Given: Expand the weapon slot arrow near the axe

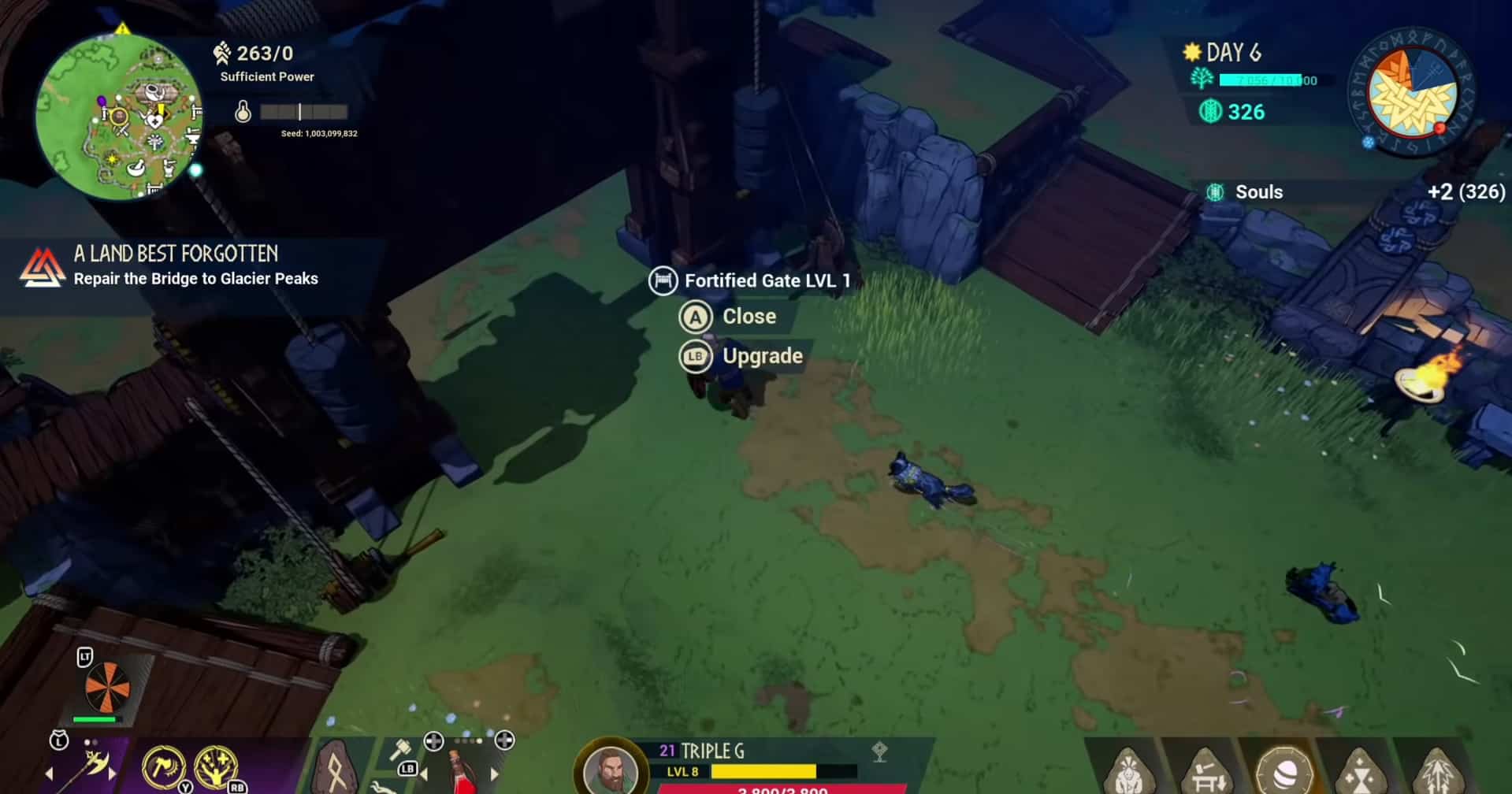Looking at the screenshot, I should click(111, 774).
